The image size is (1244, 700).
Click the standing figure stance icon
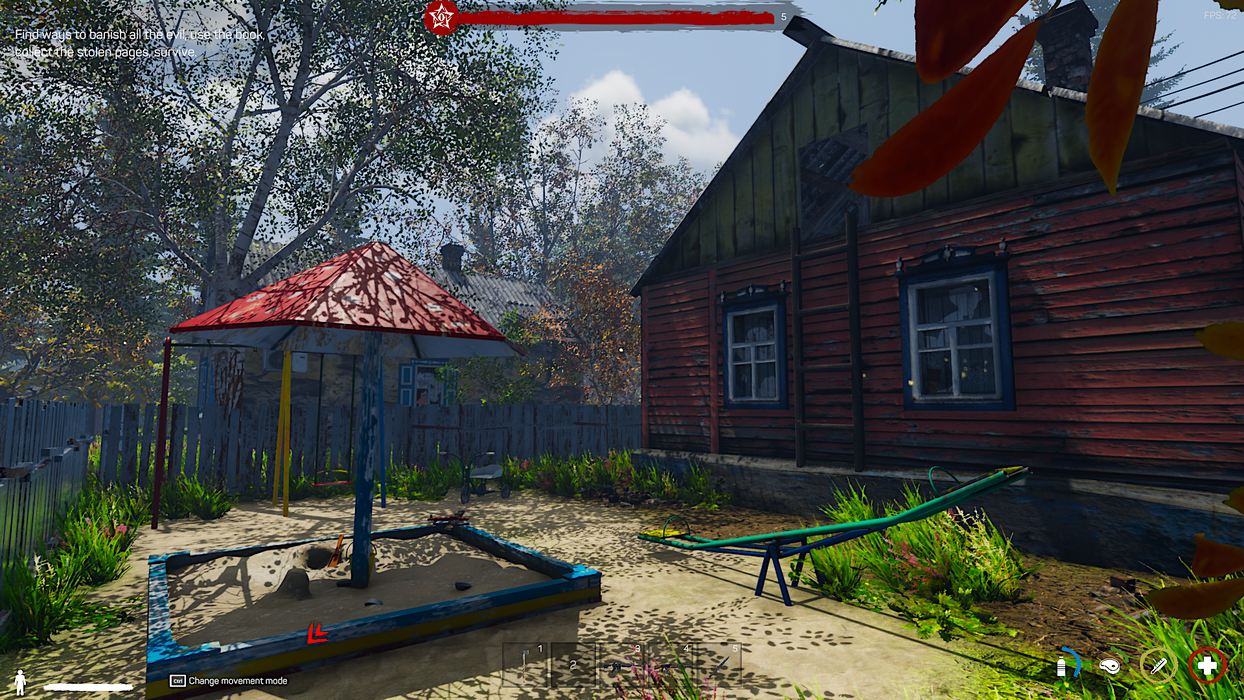click(20, 683)
